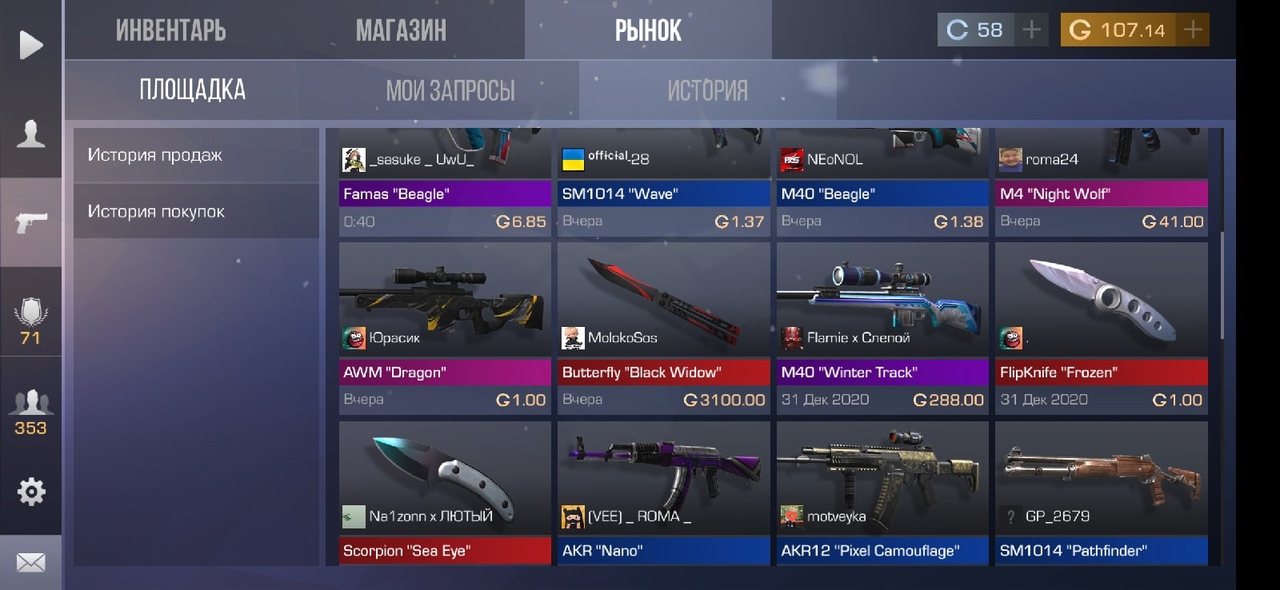
Task: Open the История sub-tab
Action: (x=707, y=91)
